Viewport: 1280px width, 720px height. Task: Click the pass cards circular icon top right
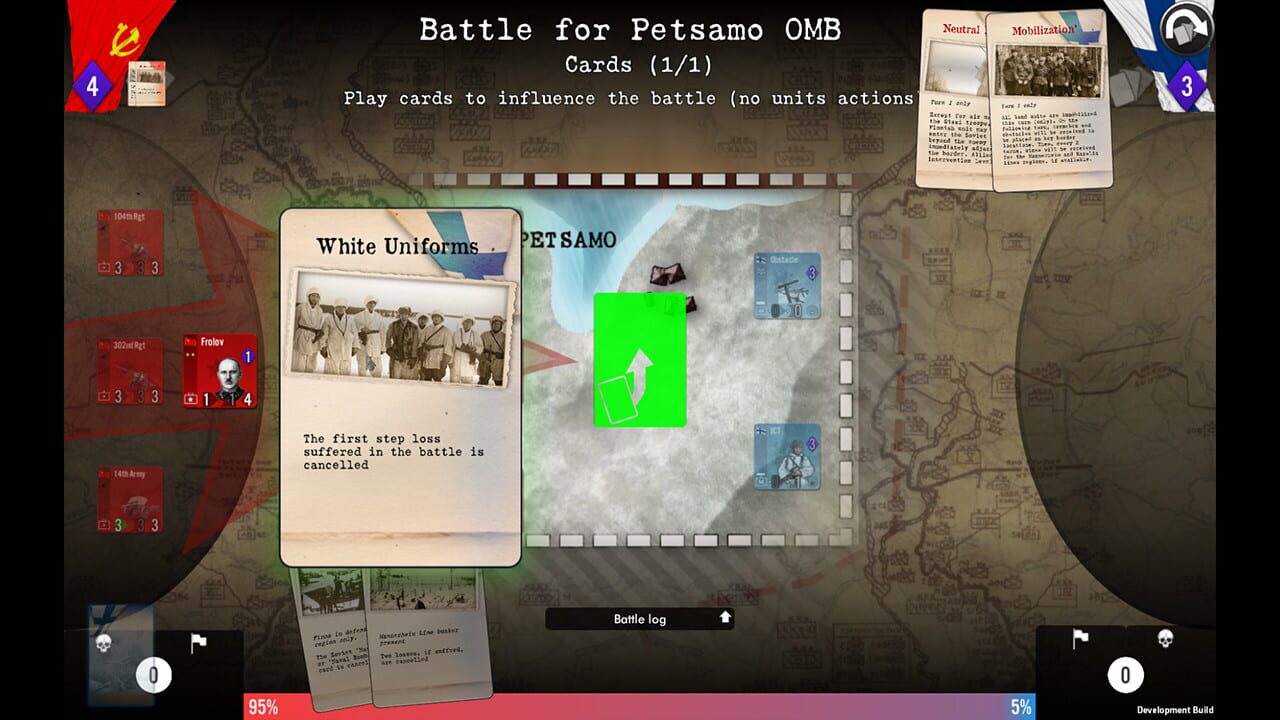(x=1185, y=28)
